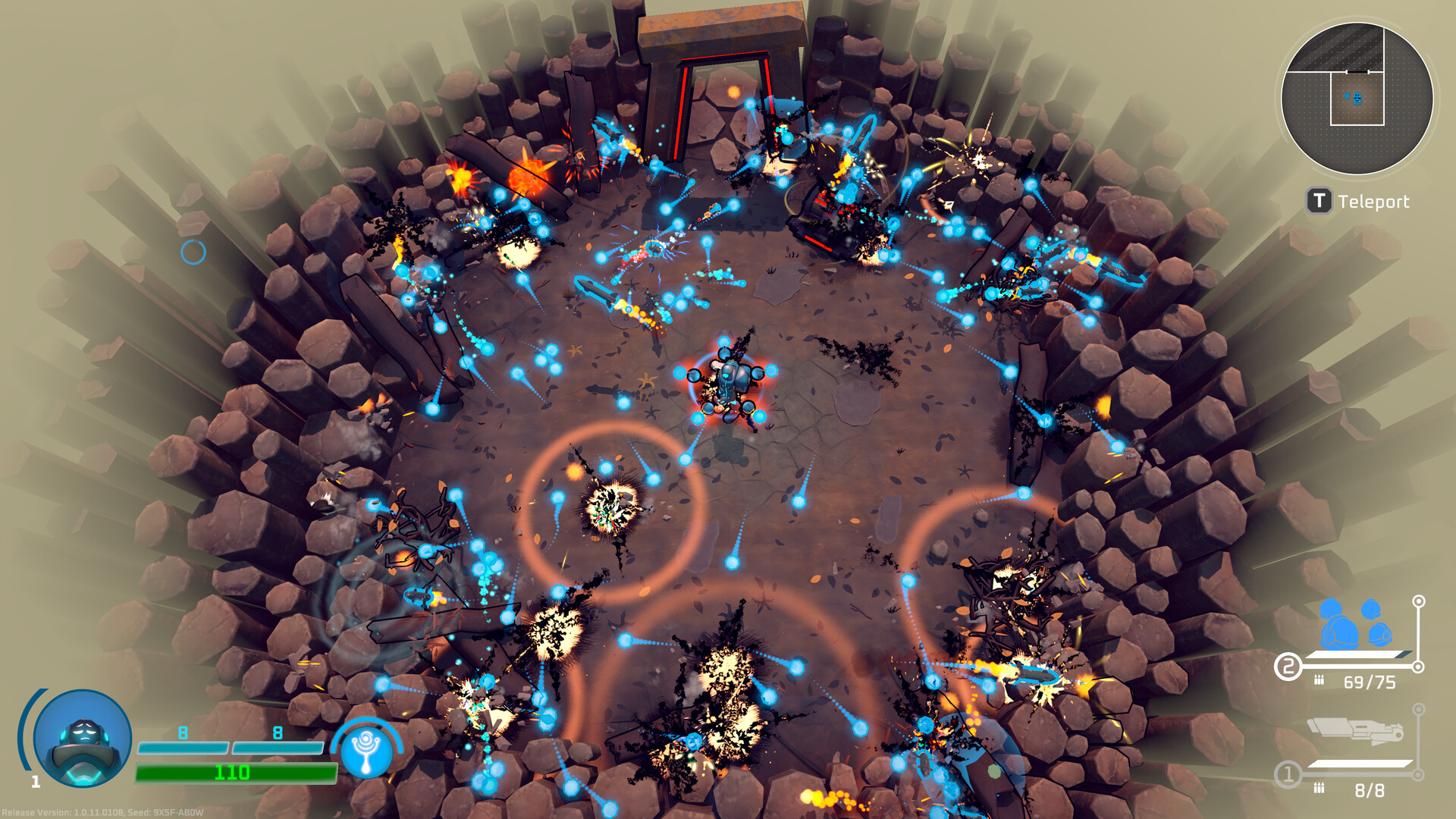Select the Teleport label
Image resolution: width=1456 pixels, height=819 pixels.
[x=1374, y=202]
